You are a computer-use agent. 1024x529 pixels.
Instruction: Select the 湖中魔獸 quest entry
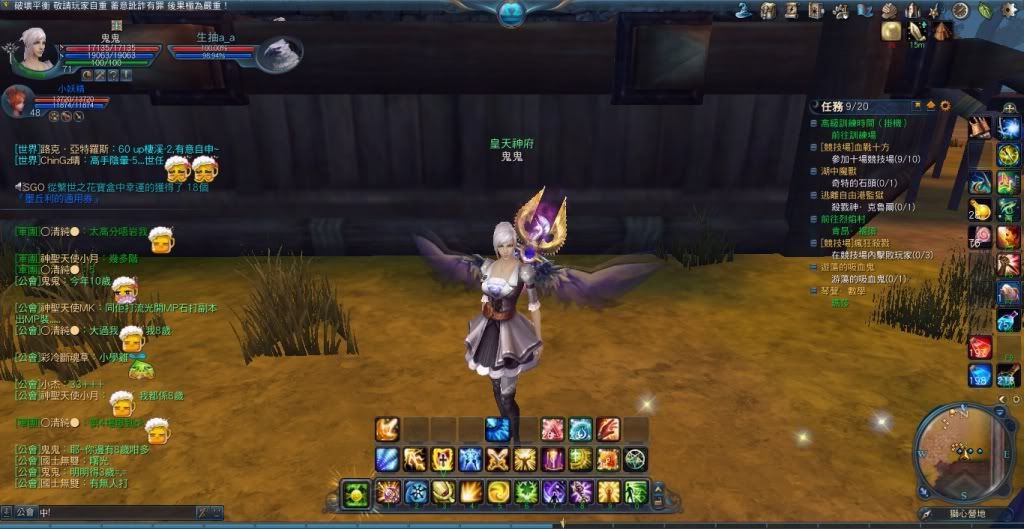835,171
